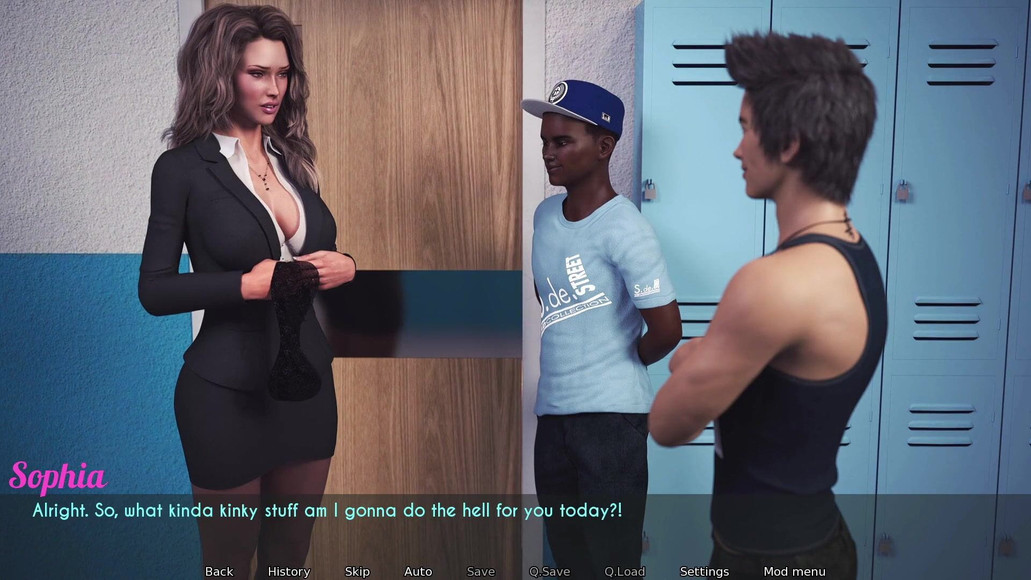Viewport: 1031px width, 580px height.
Task: Open the Mod menu
Action: click(794, 572)
